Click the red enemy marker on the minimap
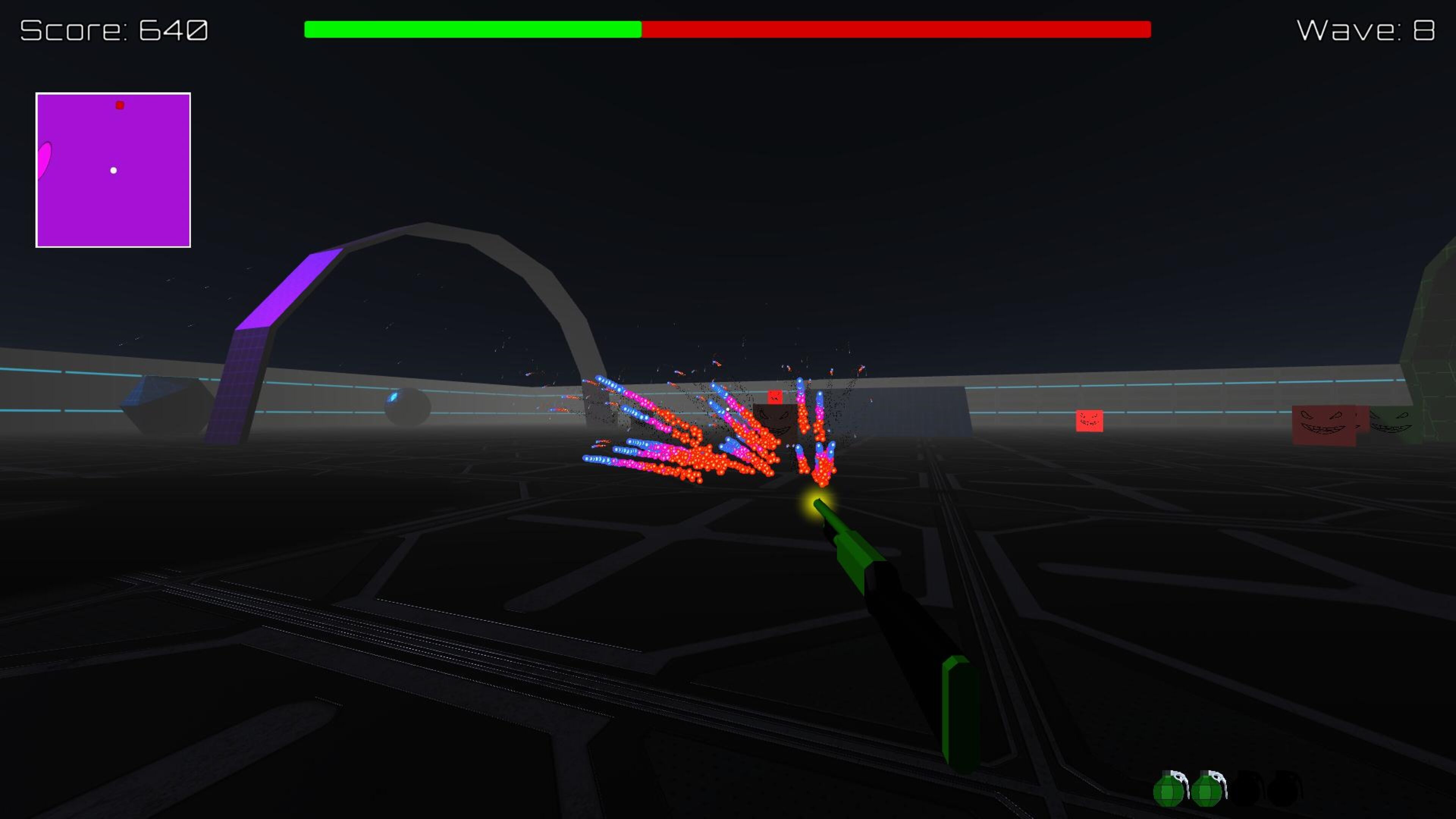1456x819 pixels. tap(120, 105)
